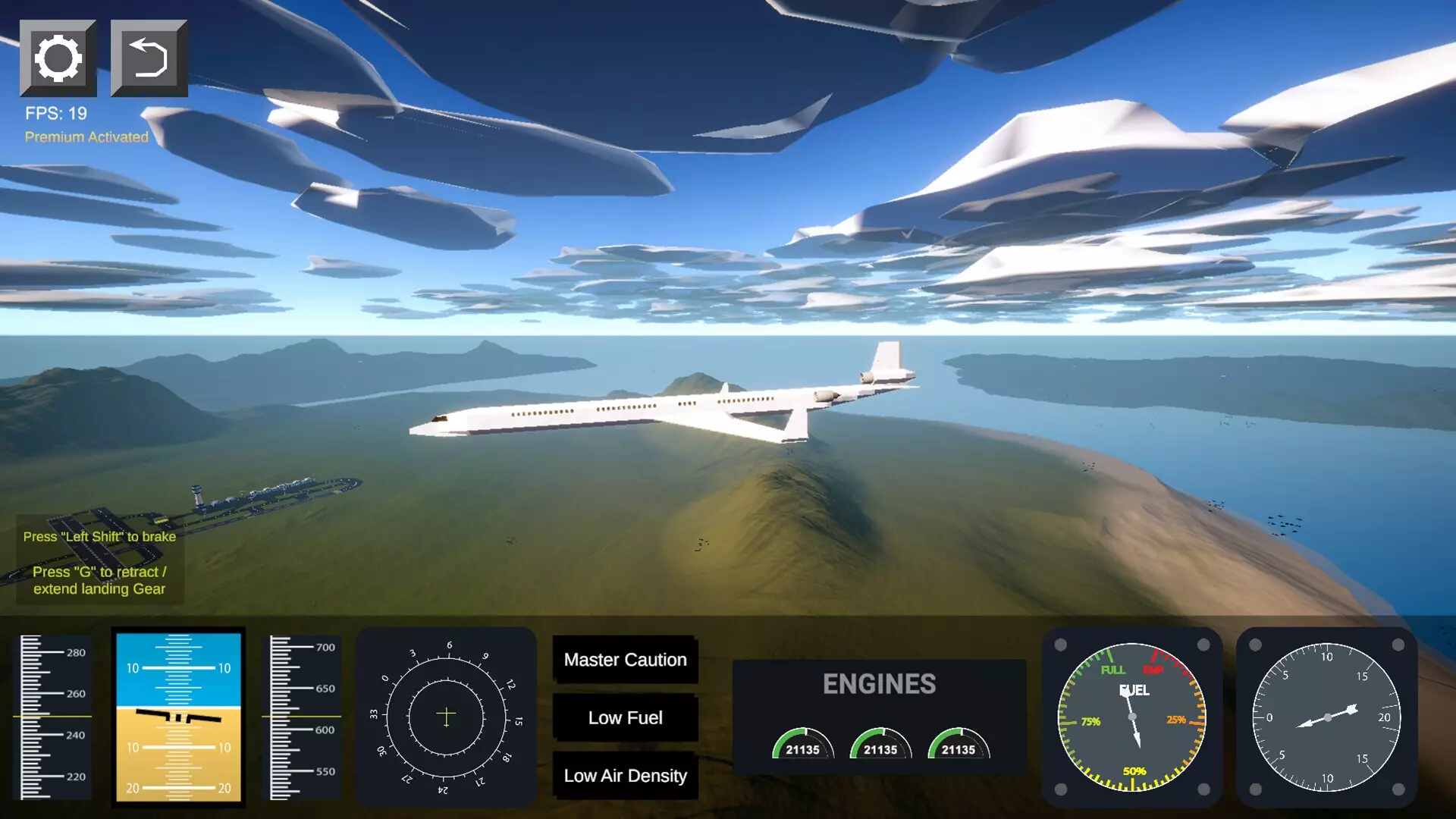The height and width of the screenshot is (819, 1456).
Task: Dismiss the Low Air Density warning
Action: click(x=625, y=776)
